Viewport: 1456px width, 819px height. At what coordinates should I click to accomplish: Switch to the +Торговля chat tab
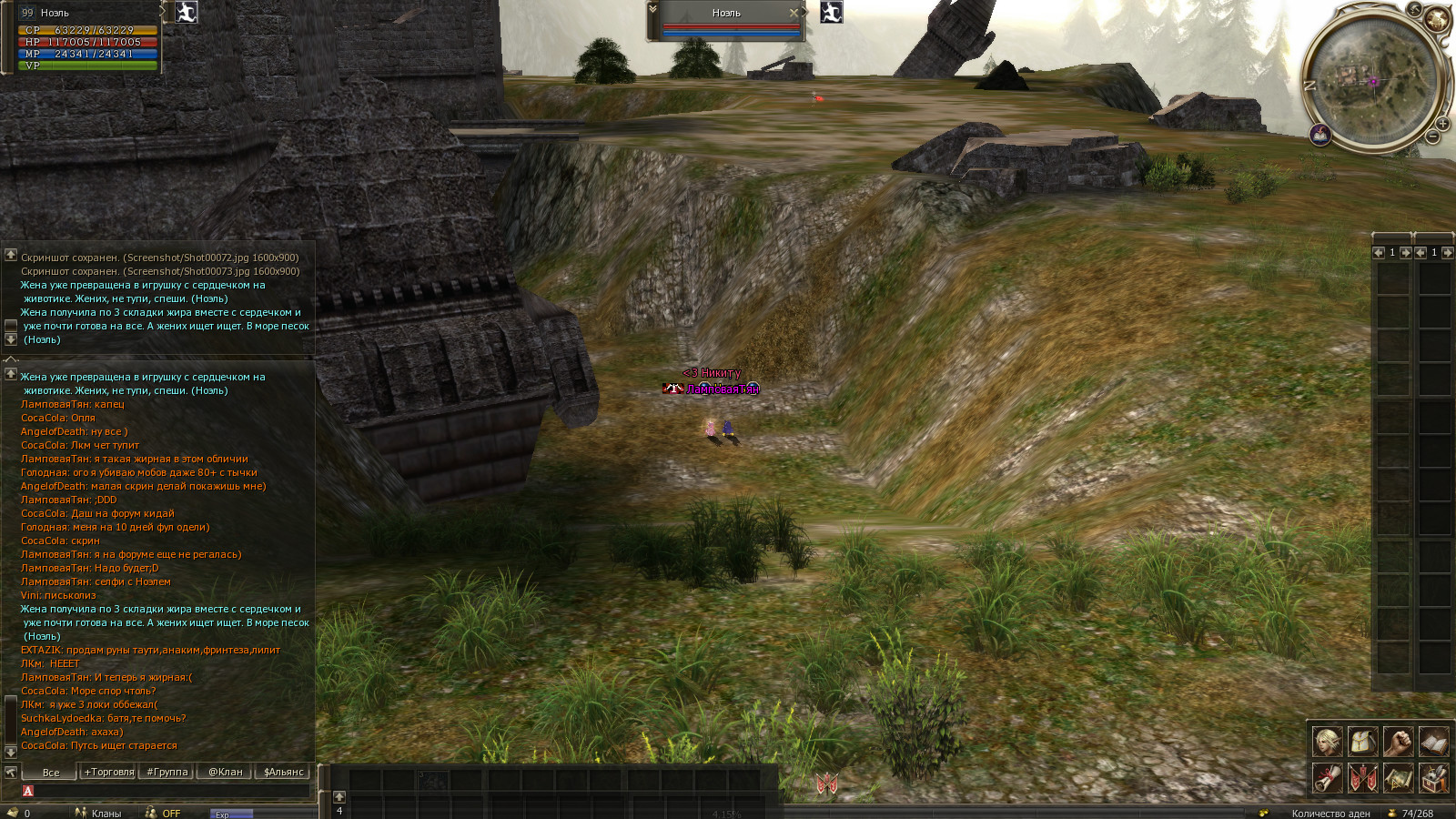109,772
